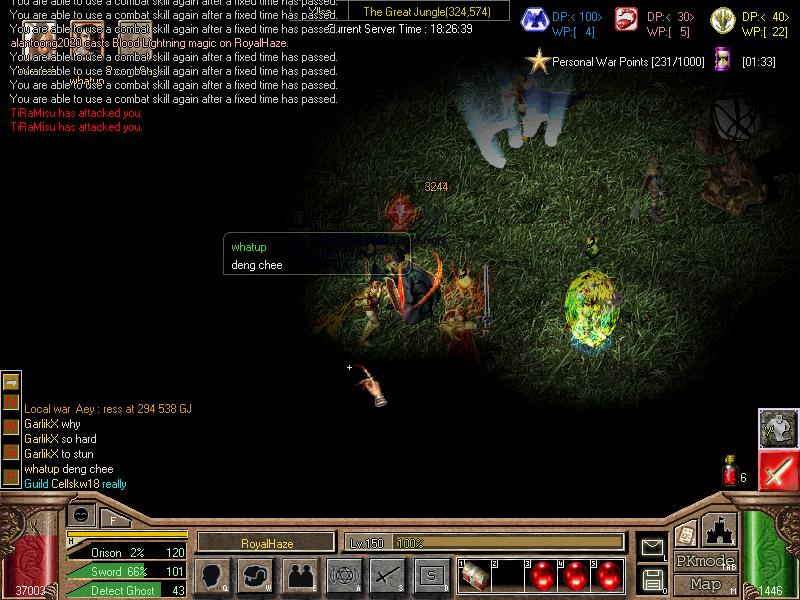Open the castle icon panel
This screenshot has width=800, height=600.
[x=718, y=529]
